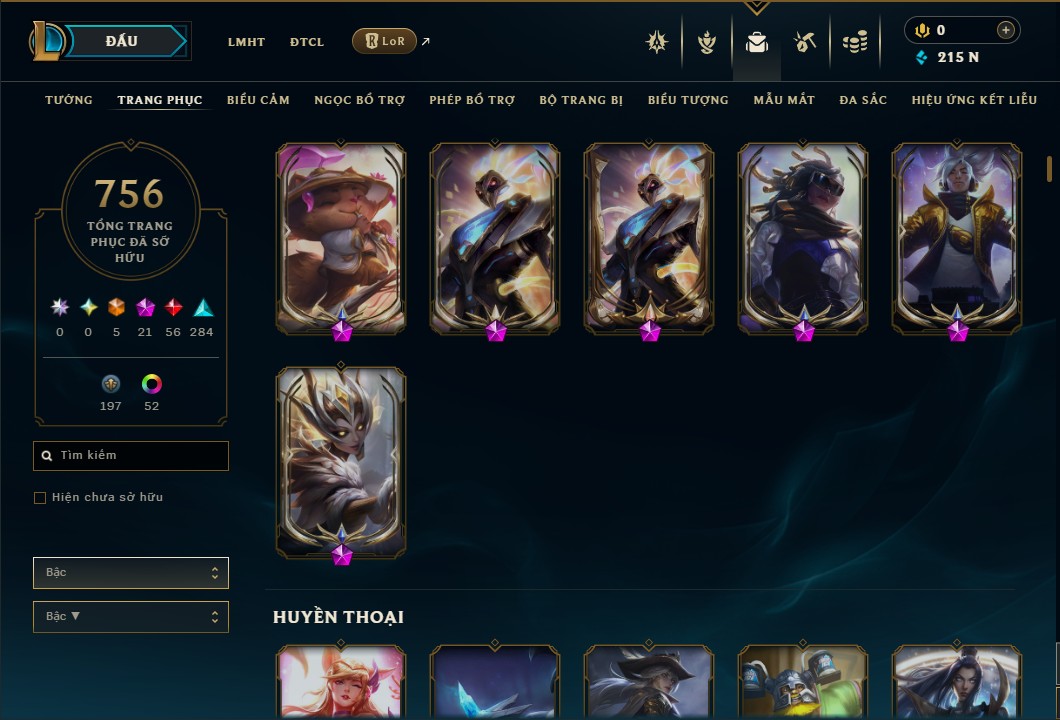
Task: Go to the PHÉP BỔ TRỢ tab
Action: [472, 100]
